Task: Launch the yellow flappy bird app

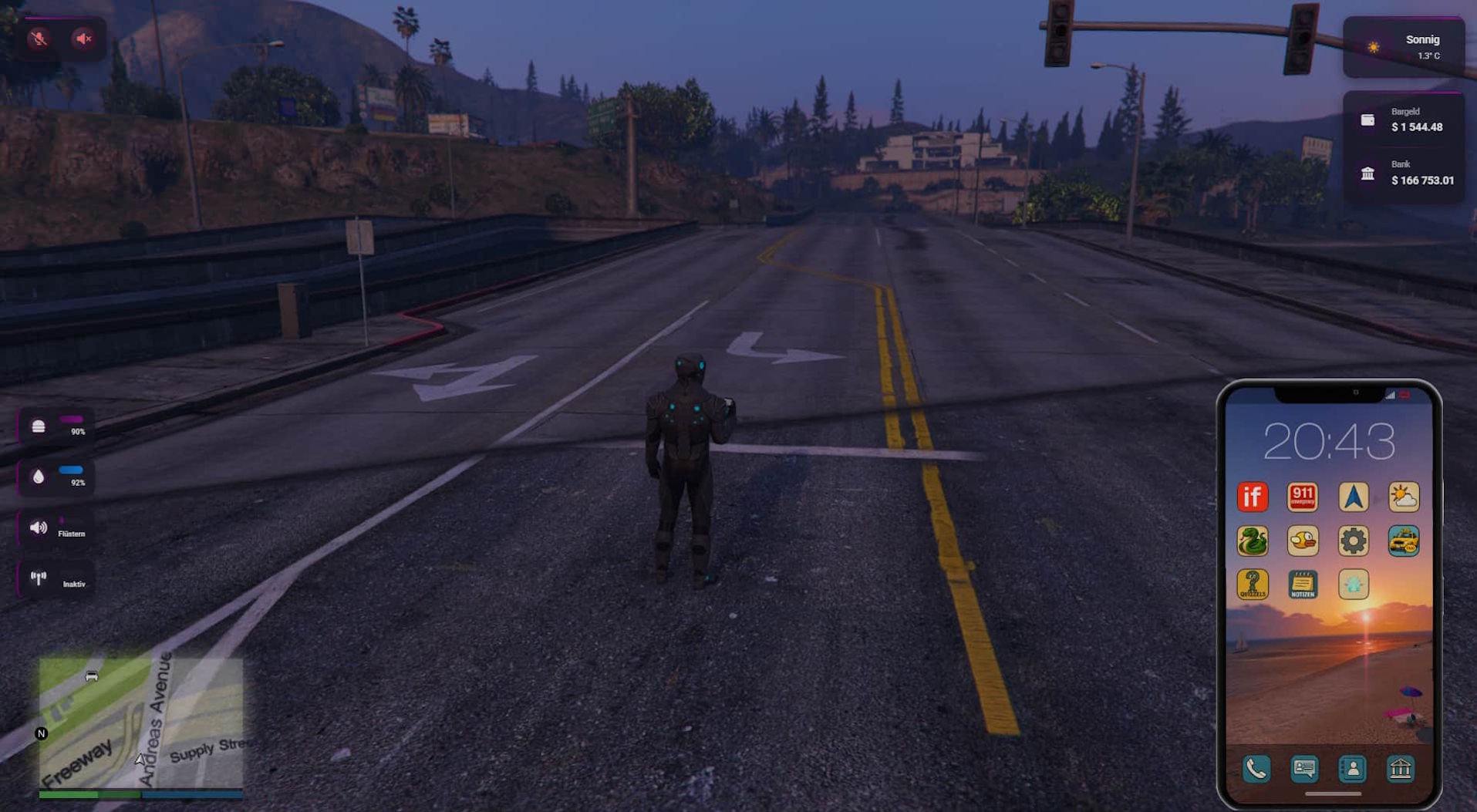Action: coord(1303,541)
